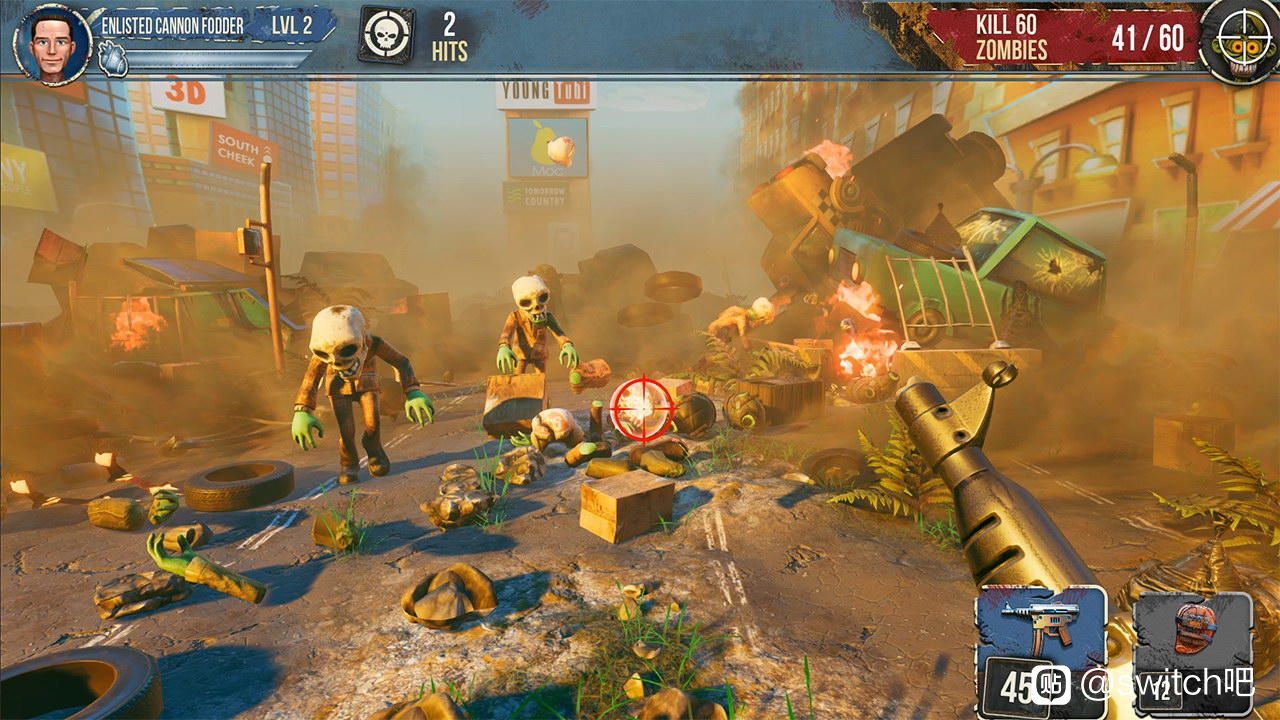1280x720 pixels.
Task: Tap the skull crosshair hits icon
Action: pyautogui.click(x=385, y=37)
